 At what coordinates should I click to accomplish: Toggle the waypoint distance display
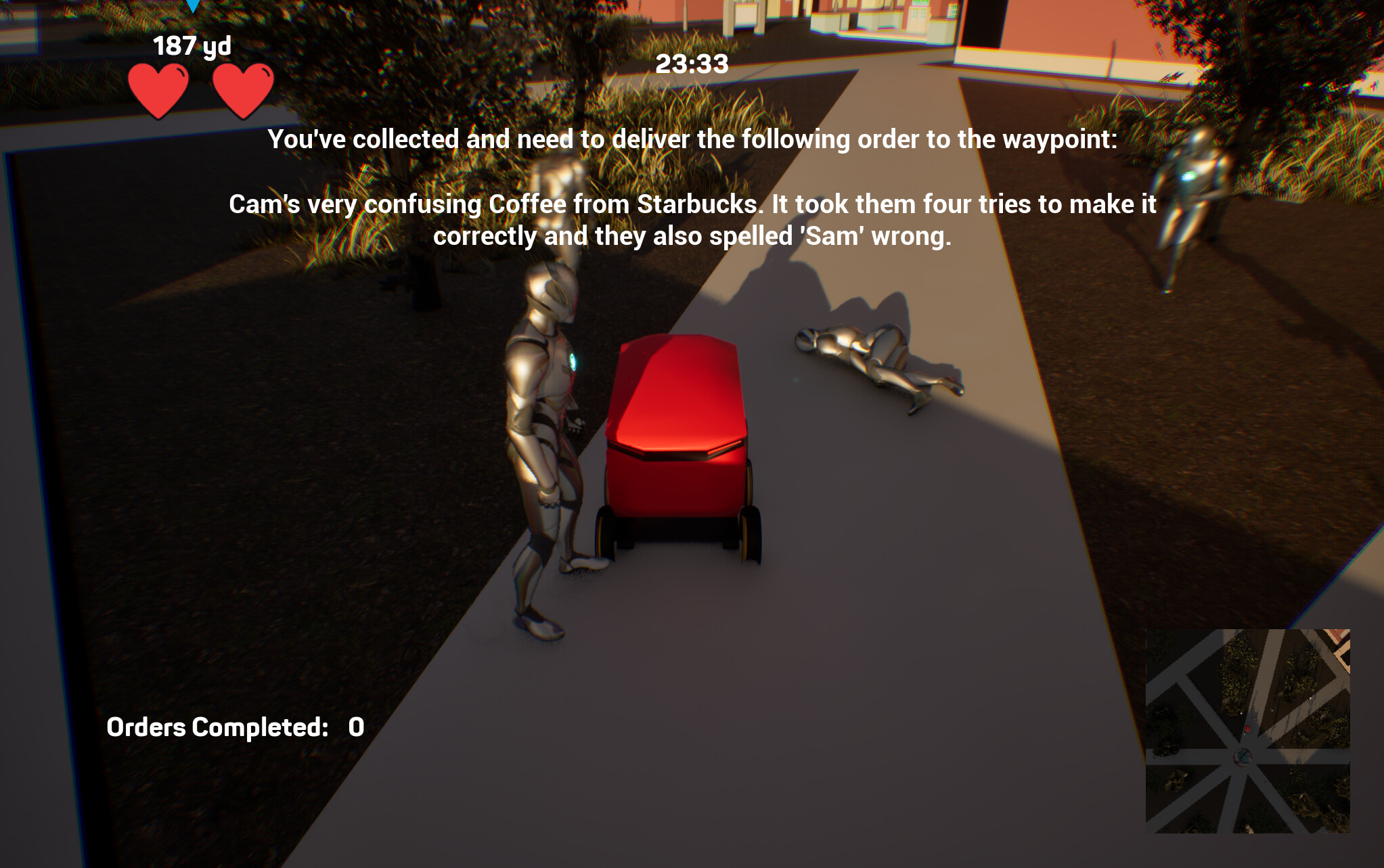pyautogui.click(x=192, y=47)
